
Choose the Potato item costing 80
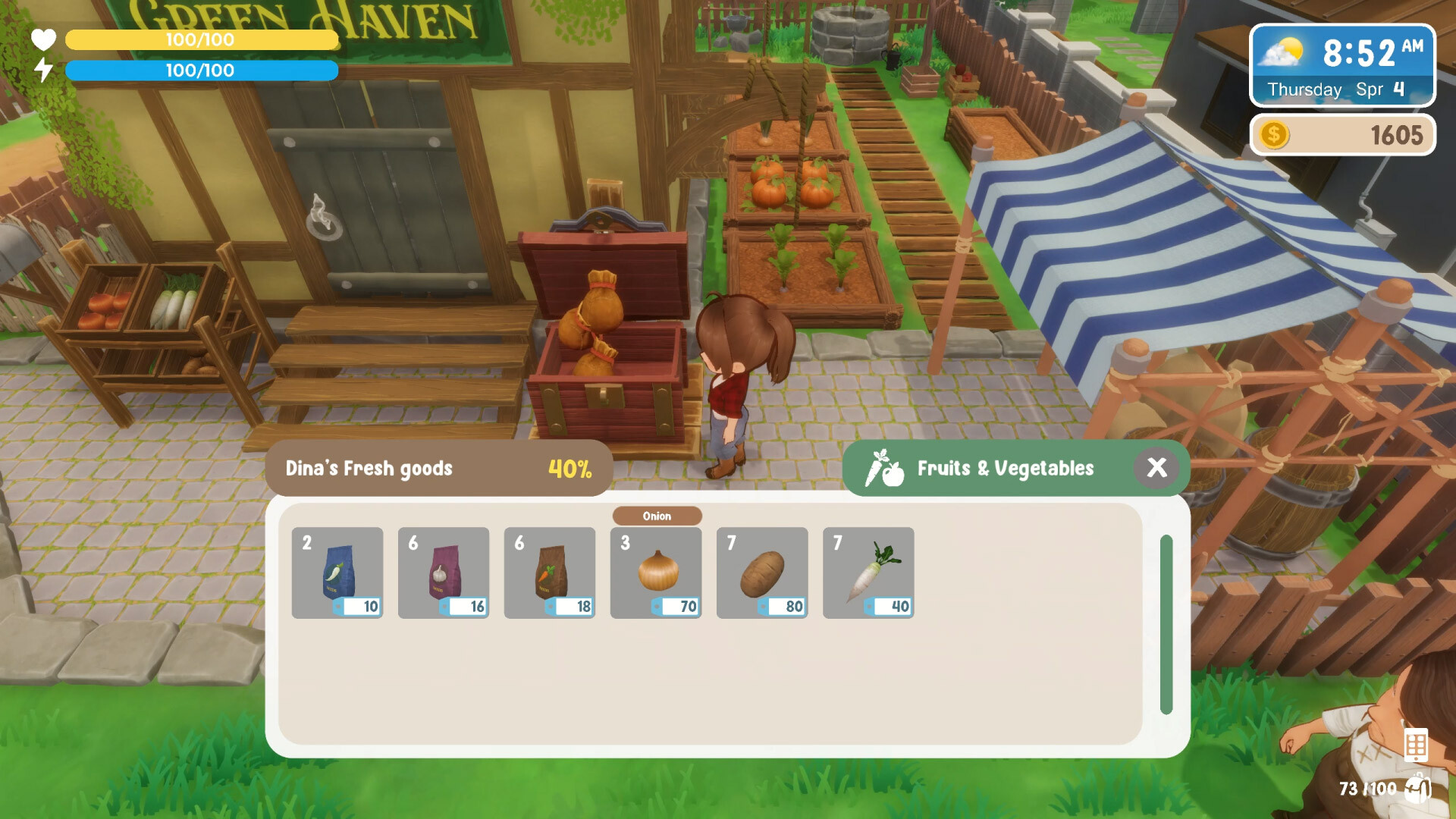click(x=762, y=573)
